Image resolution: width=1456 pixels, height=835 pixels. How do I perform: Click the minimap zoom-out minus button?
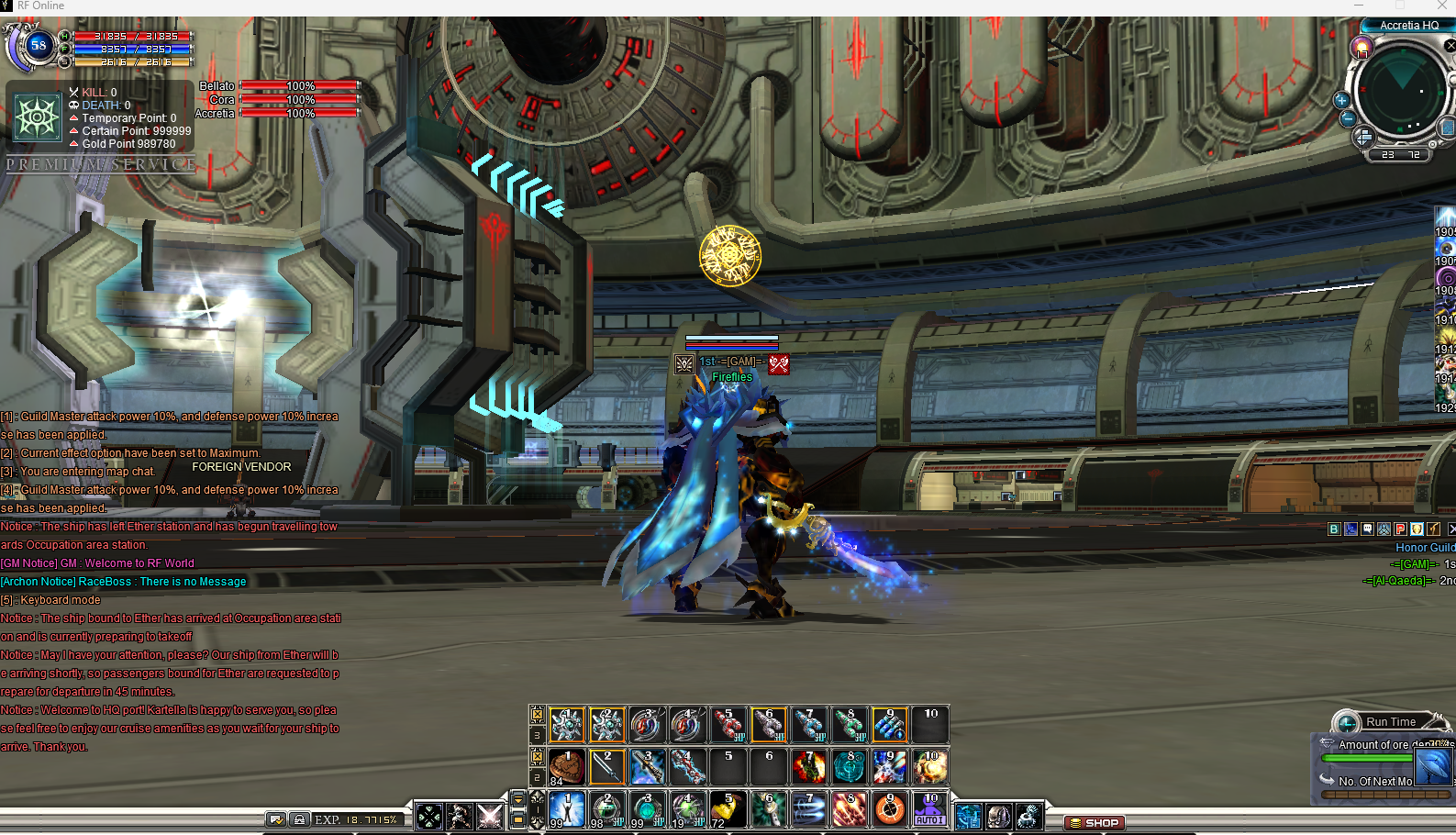coord(1347,118)
